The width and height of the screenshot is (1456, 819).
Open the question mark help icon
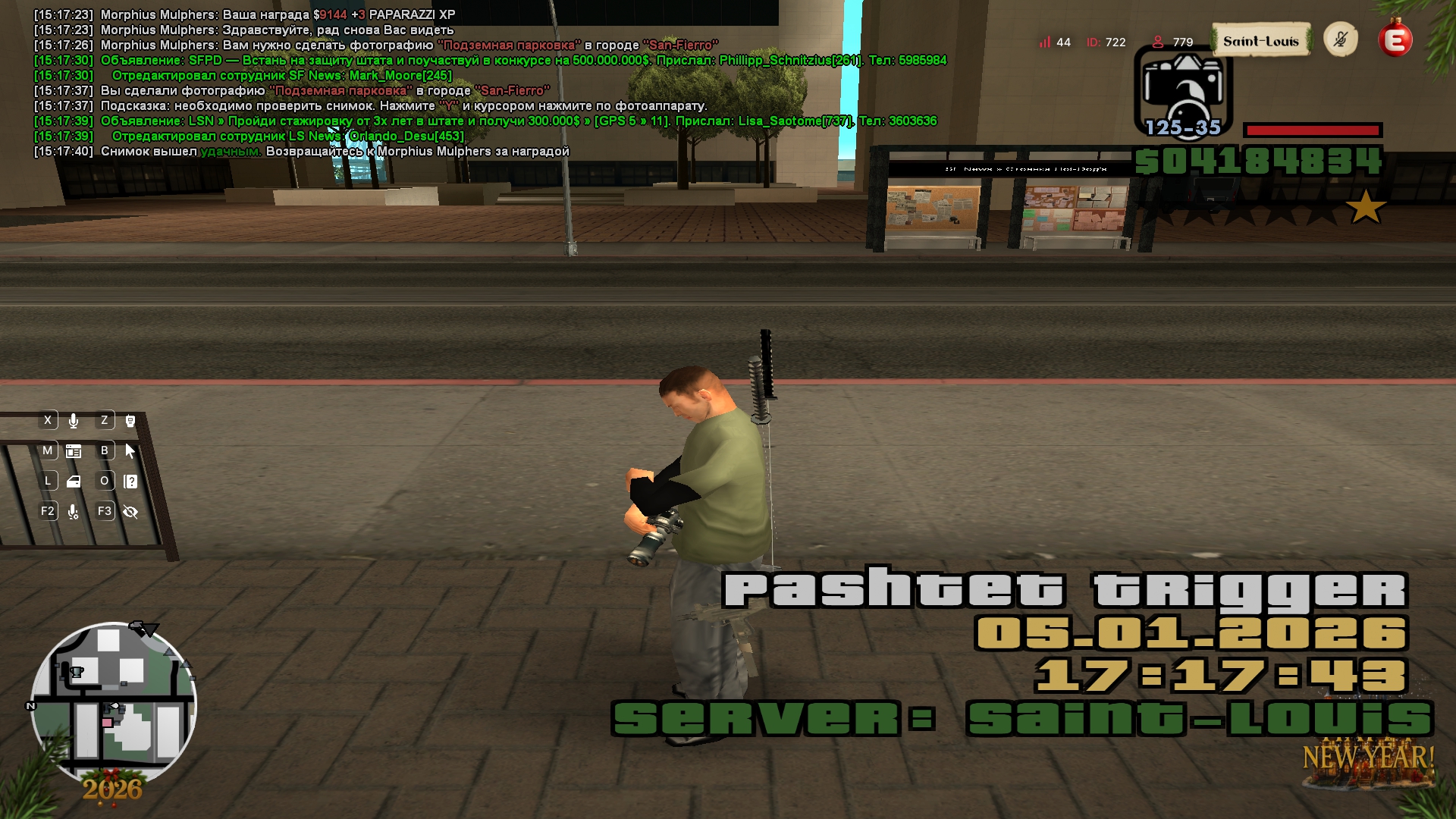pos(130,482)
